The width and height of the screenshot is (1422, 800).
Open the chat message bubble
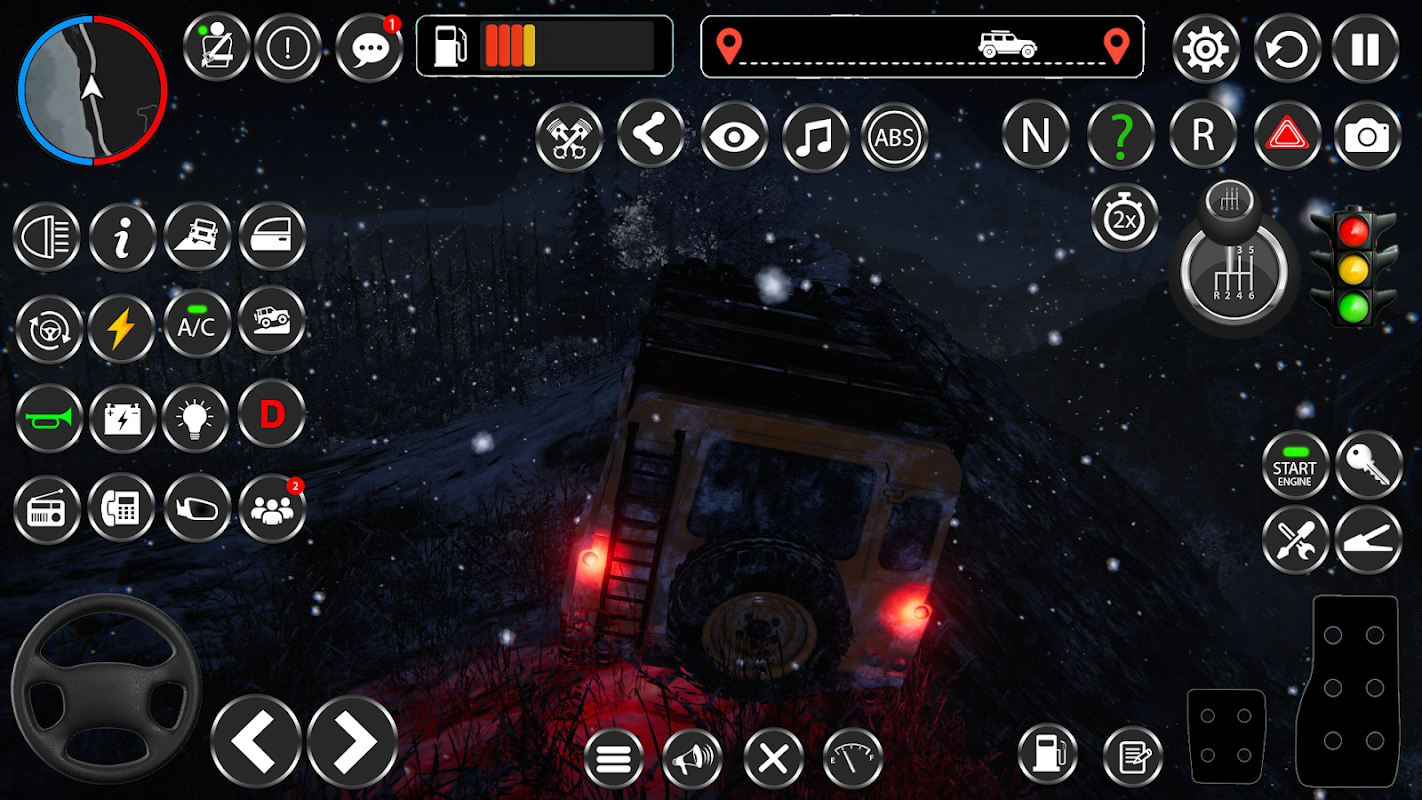(x=369, y=48)
